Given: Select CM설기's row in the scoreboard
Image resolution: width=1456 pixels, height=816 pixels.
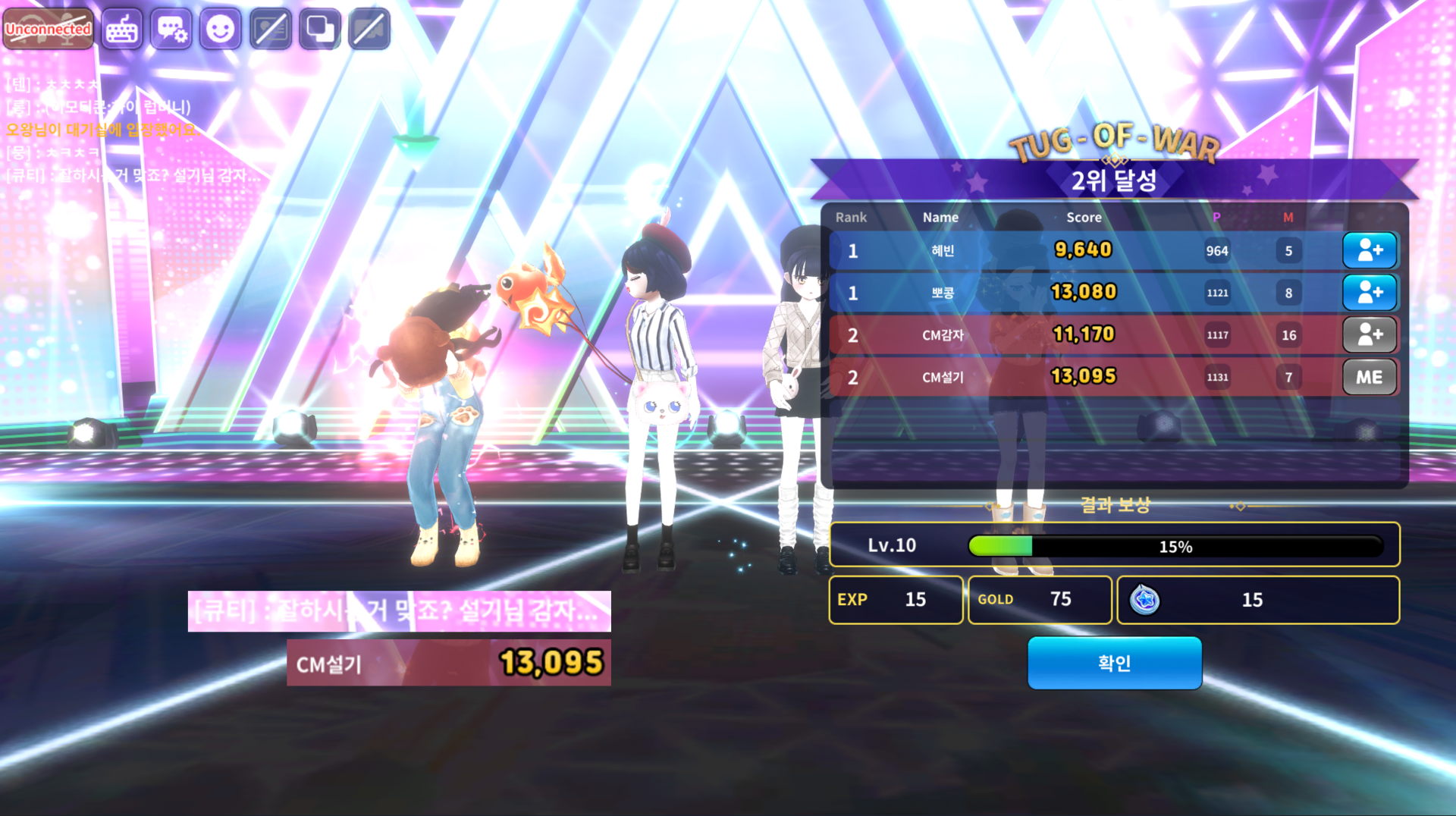Looking at the screenshot, I should click(1084, 377).
